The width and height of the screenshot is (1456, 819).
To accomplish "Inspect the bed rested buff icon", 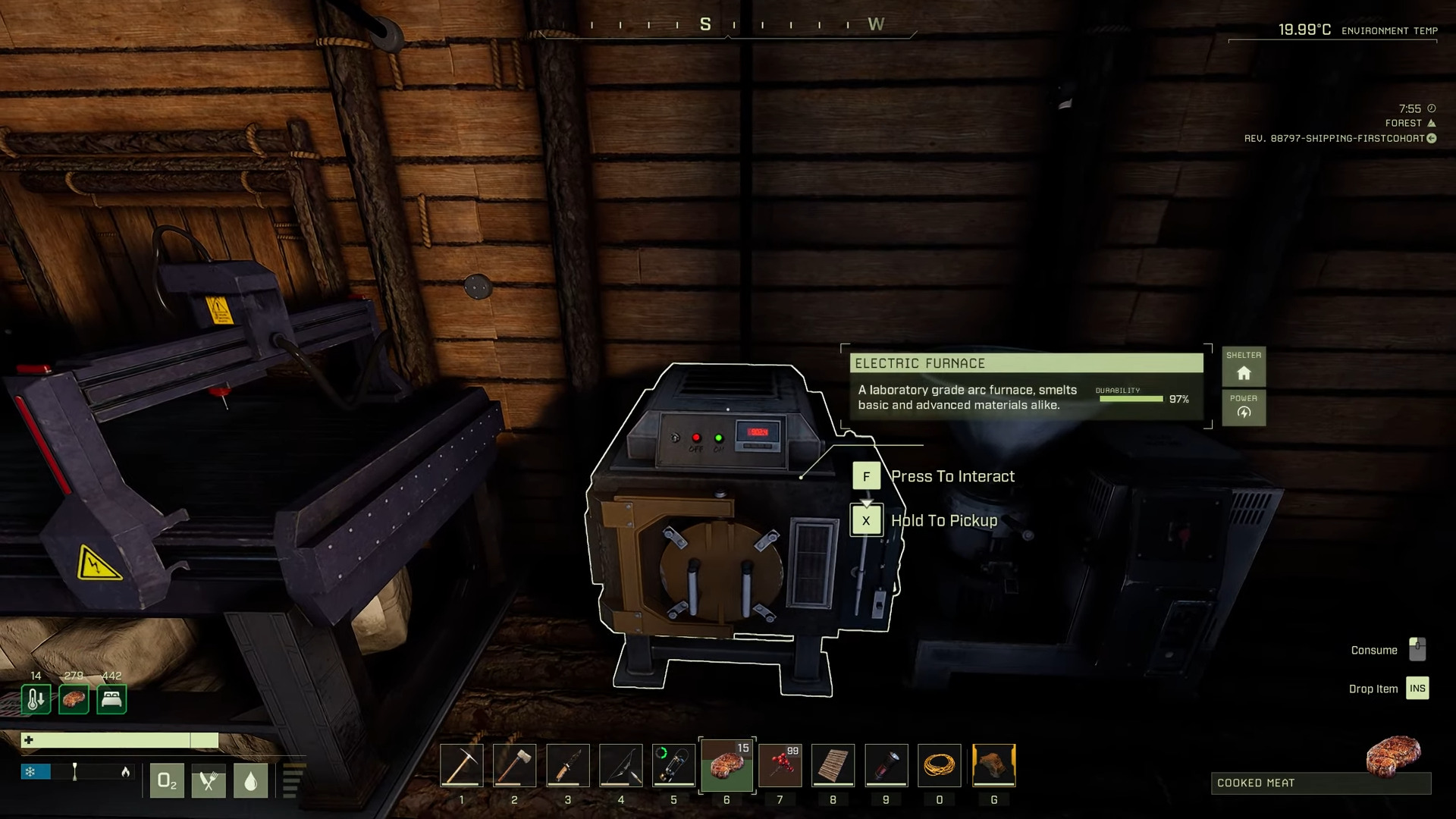I will click(111, 699).
